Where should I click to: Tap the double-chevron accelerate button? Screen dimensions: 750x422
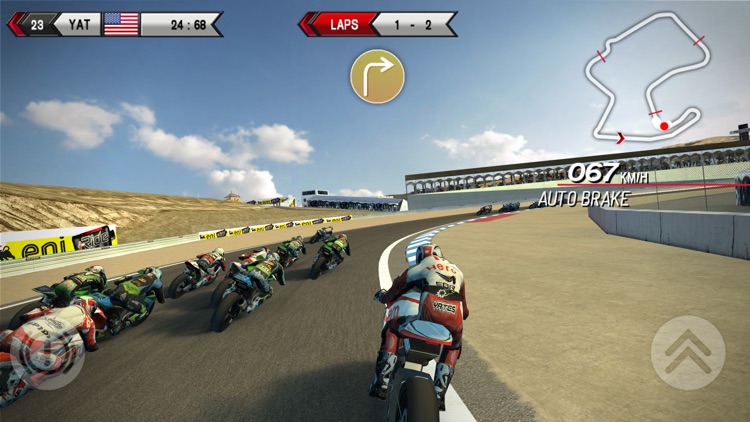687,352
